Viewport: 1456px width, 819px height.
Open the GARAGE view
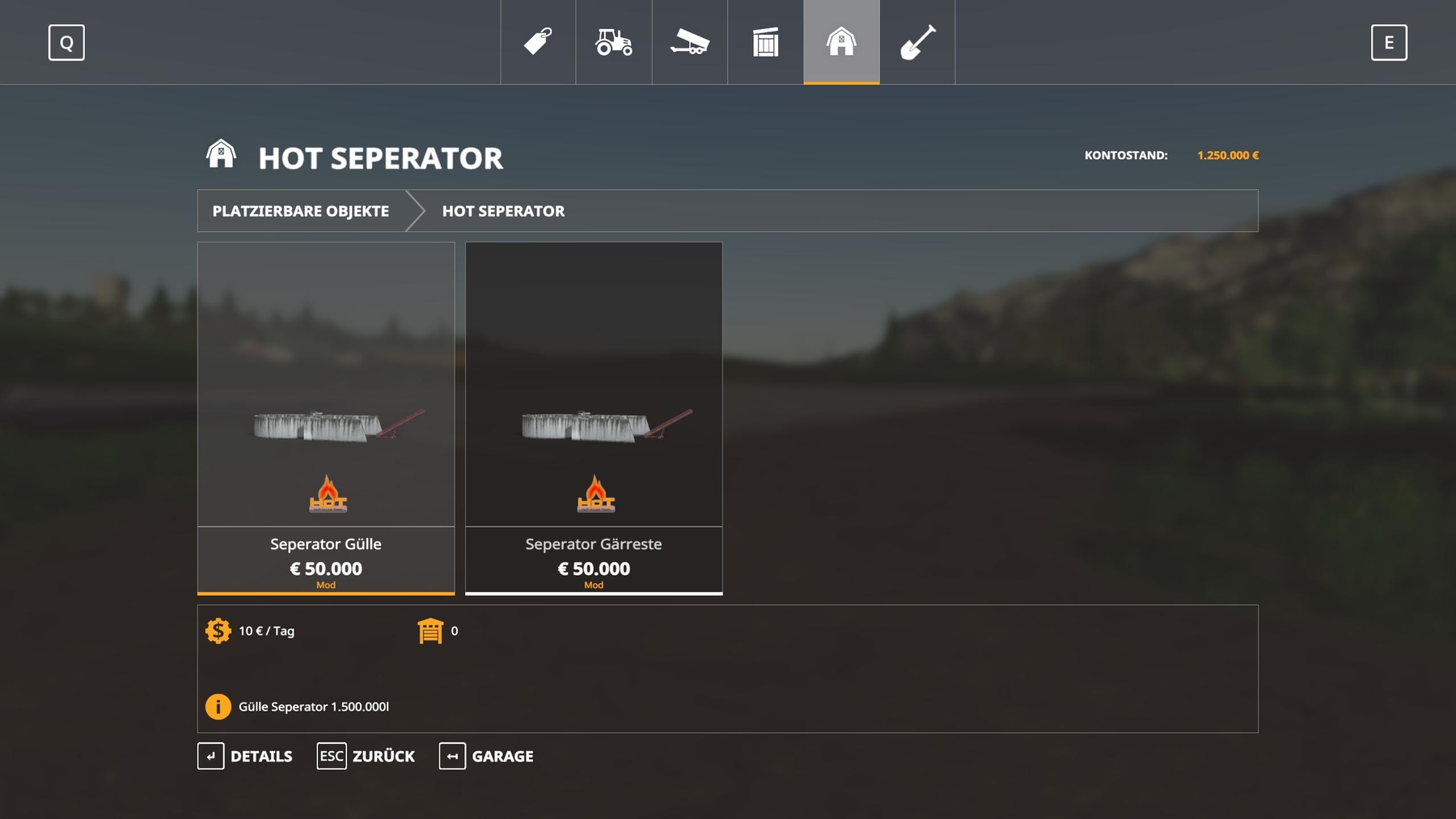tap(487, 756)
